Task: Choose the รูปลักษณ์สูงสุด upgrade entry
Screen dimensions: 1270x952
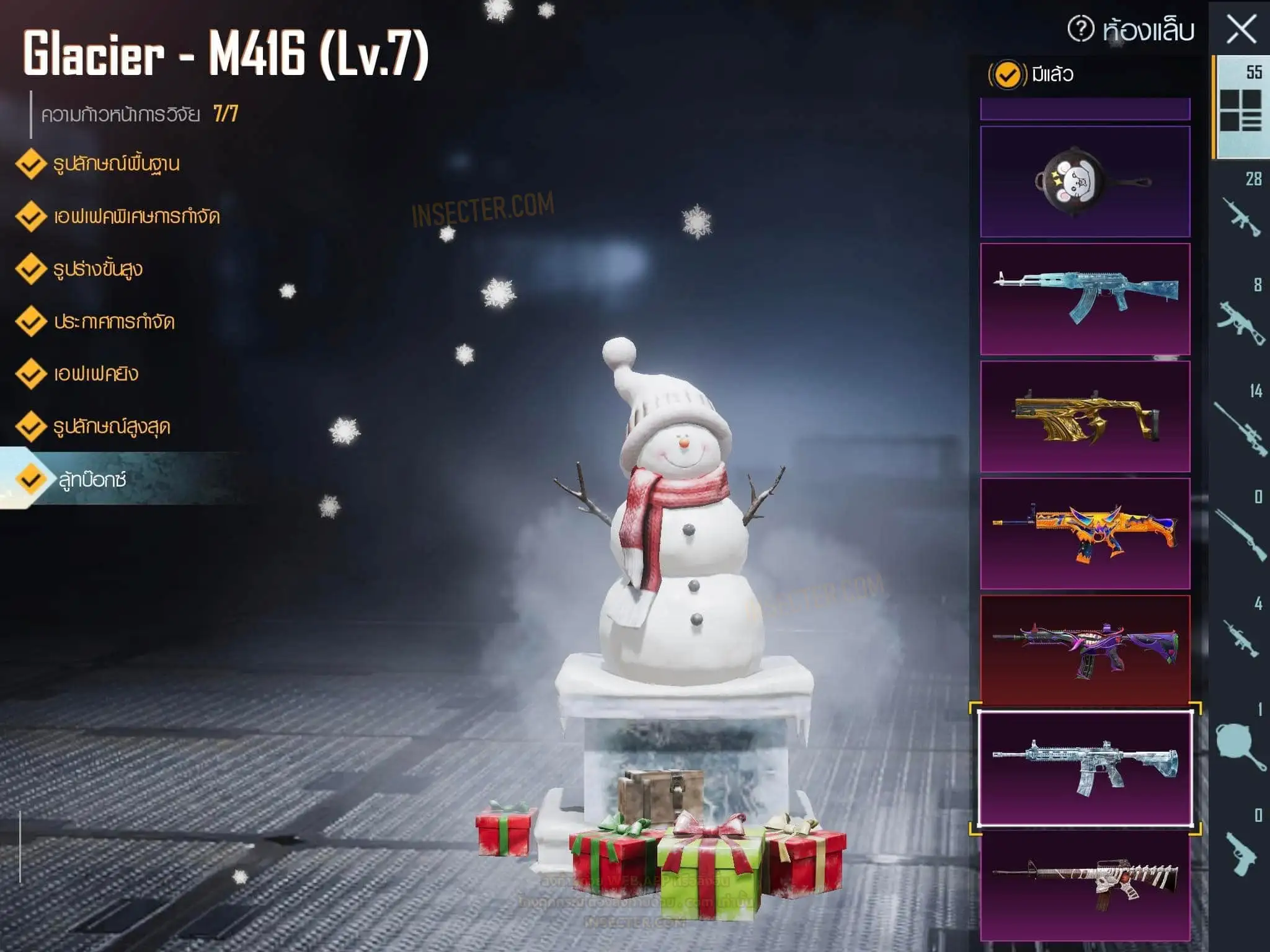Action: pos(110,427)
